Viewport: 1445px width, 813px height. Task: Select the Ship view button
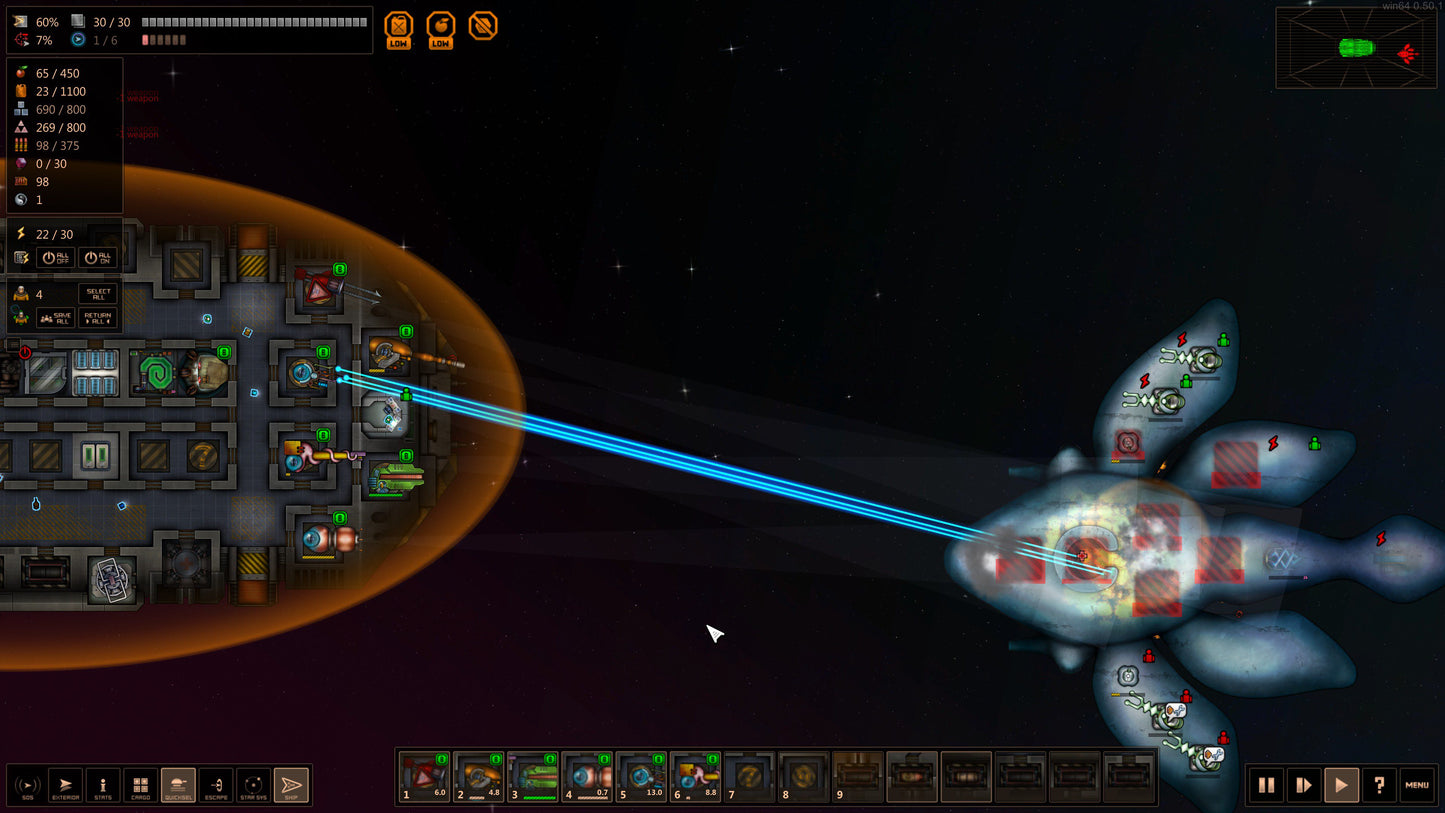292,785
